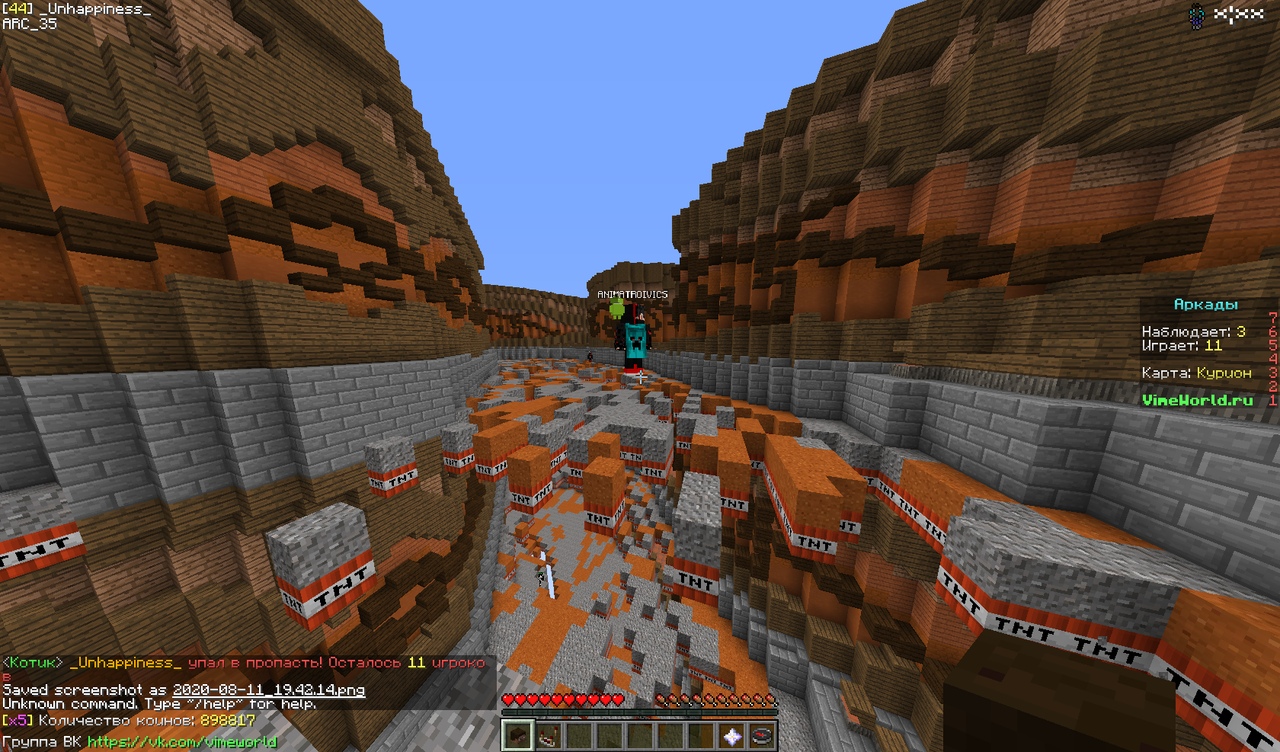The height and width of the screenshot is (752, 1280).
Task: Select the redstone comparator hotbar slot
Action: (548, 737)
